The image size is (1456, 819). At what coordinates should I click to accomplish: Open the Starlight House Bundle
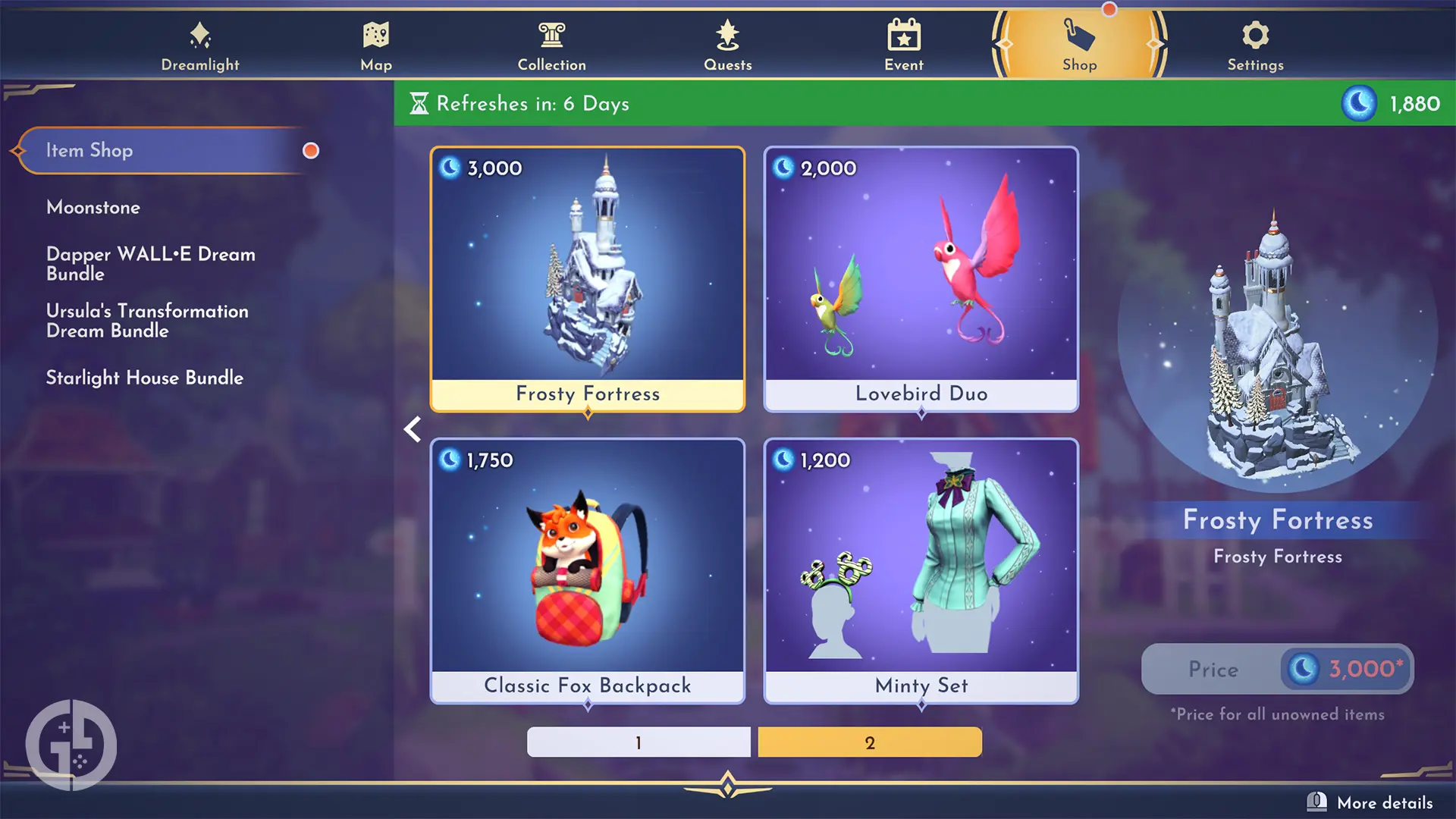144,378
